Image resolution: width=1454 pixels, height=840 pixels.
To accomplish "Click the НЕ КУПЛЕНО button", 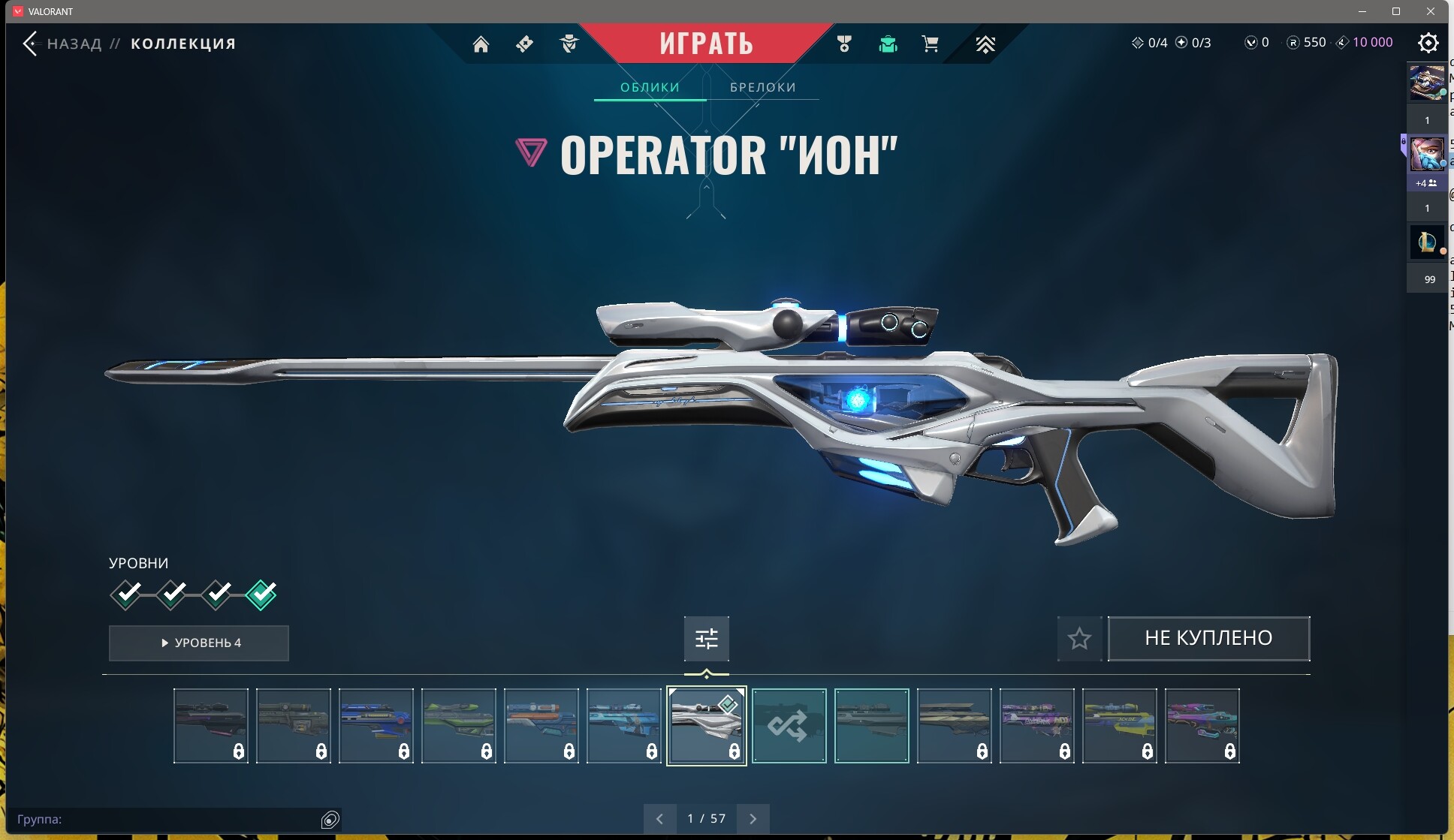I will click(1208, 638).
